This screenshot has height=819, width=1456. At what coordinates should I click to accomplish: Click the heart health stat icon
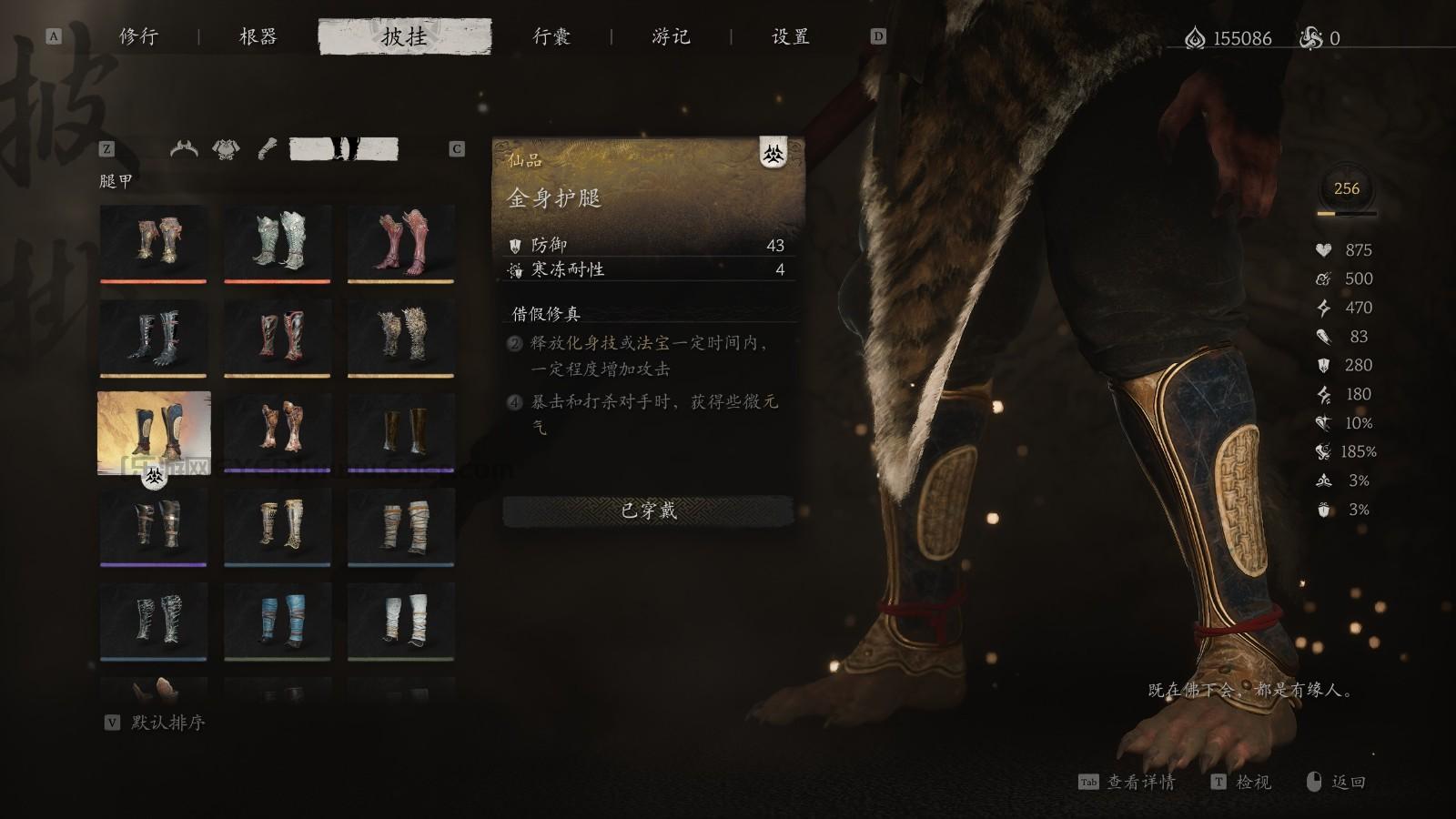point(1326,248)
